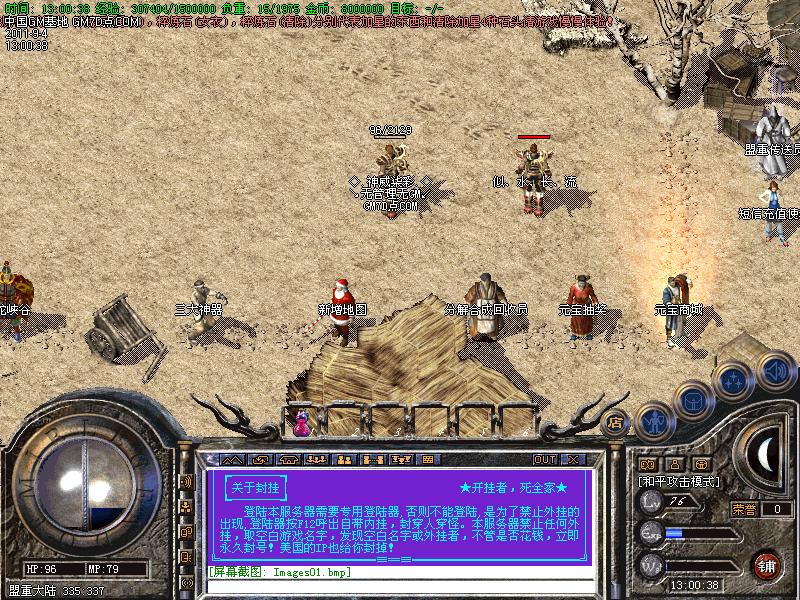Click the trade button with swirl arrows
This screenshot has width=800, height=600.
262,460
